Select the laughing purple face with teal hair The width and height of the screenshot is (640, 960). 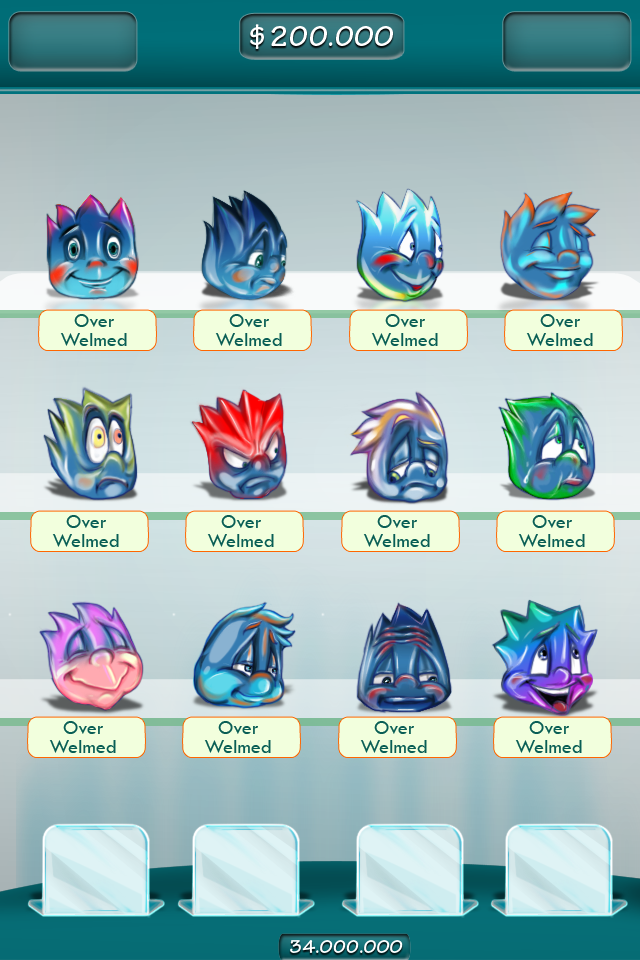coord(545,656)
